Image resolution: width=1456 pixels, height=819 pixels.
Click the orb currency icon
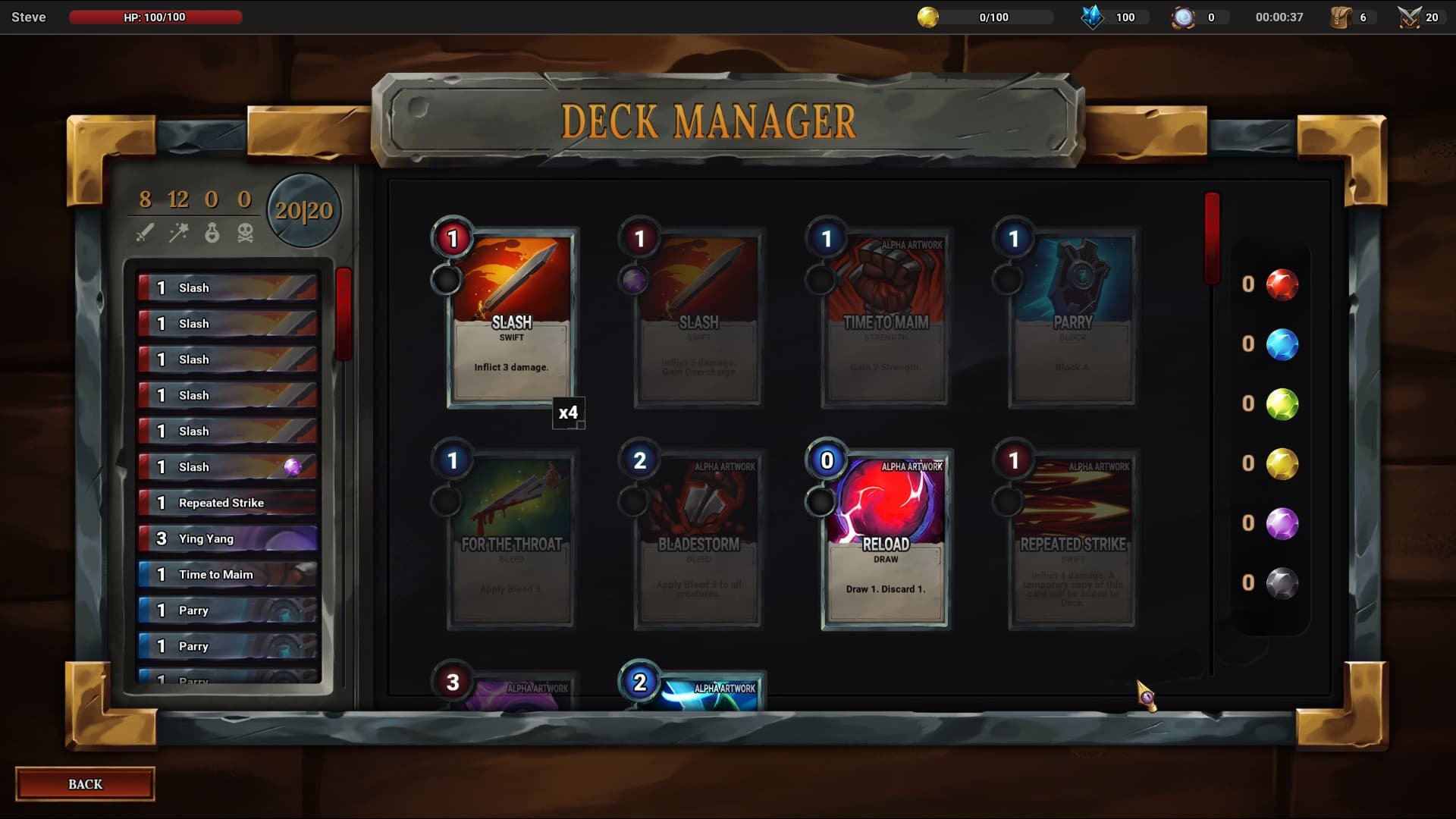point(1185,16)
